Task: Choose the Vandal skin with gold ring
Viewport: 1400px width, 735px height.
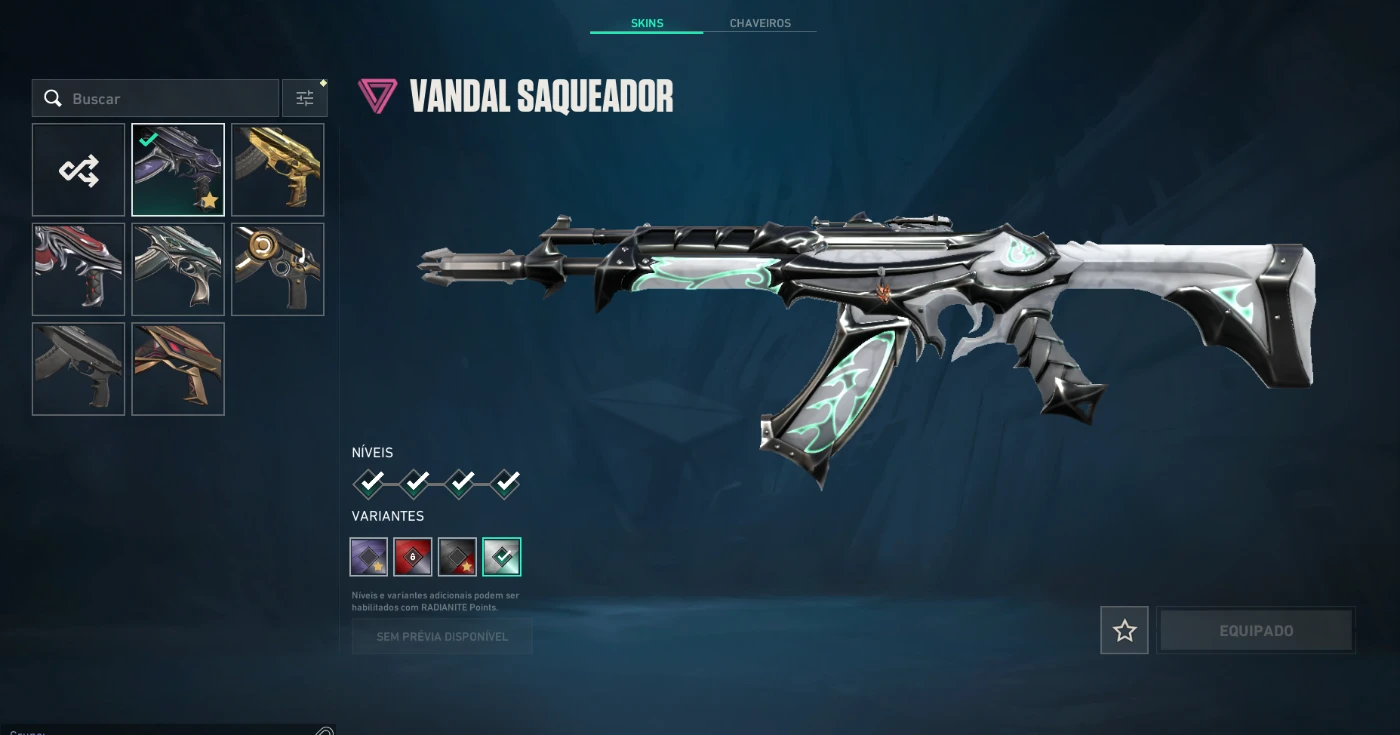Action: [278, 269]
